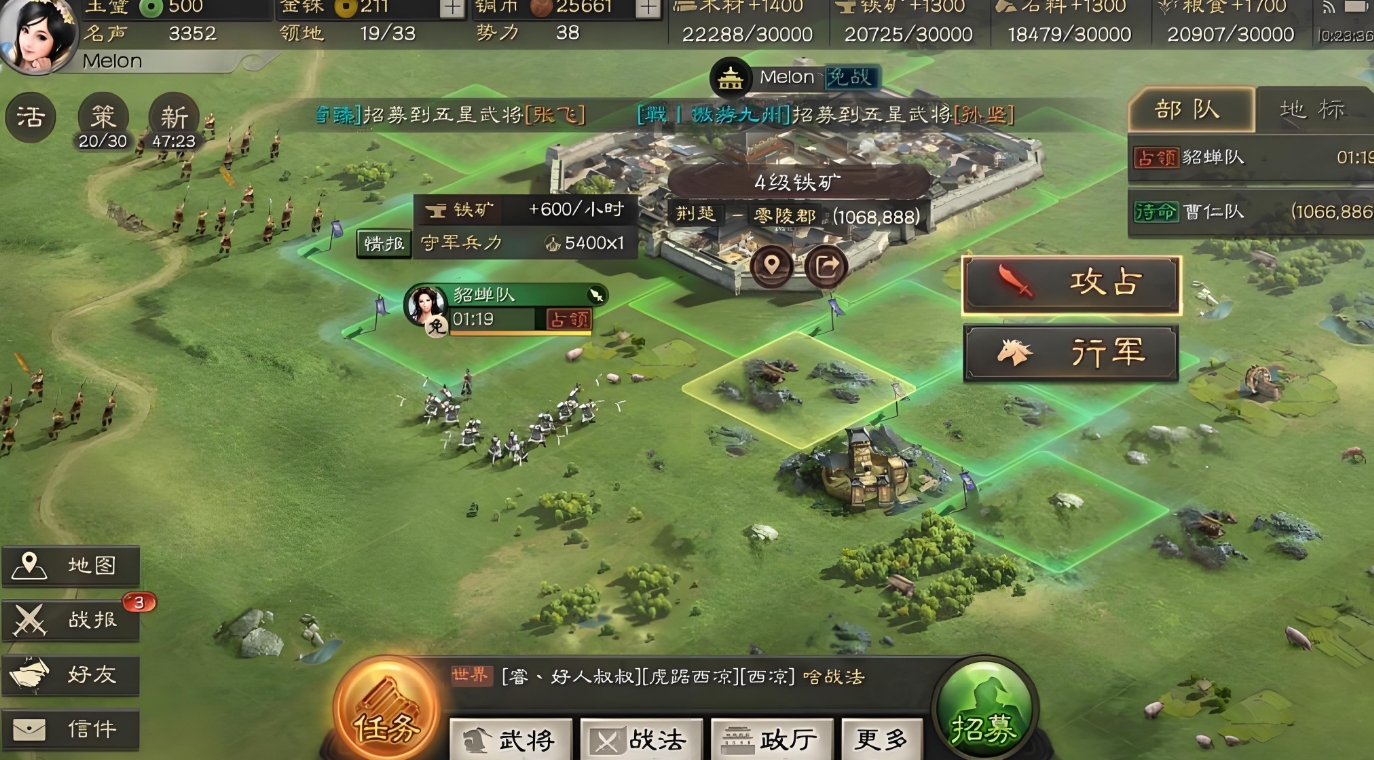Click the share arrow icon under 4级铁矿
Viewport: 1374px width, 760px height.
(826, 266)
